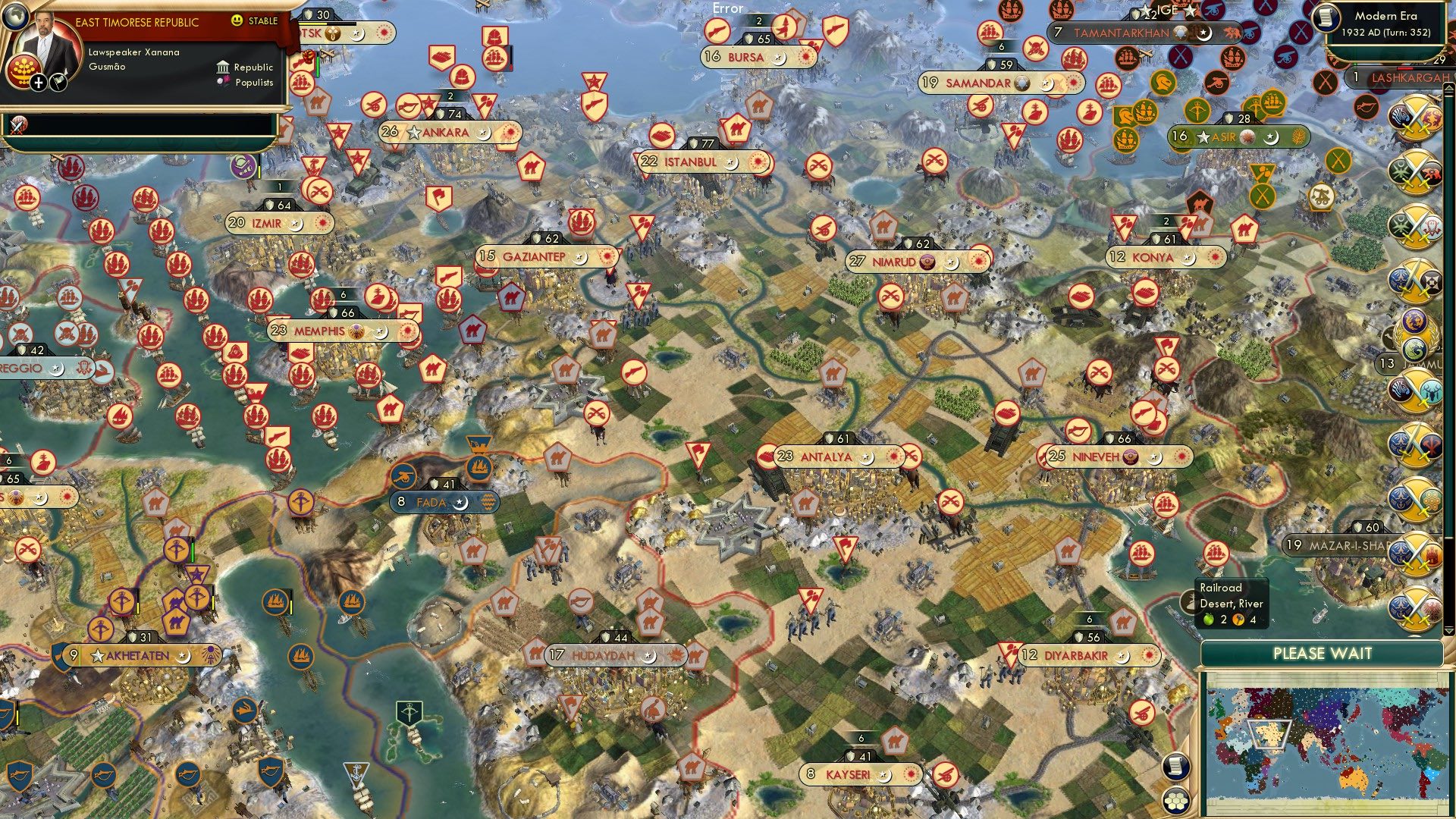Click the yellow smiley to toggle happiness view
This screenshot has width=1456, height=819.
[x=237, y=20]
